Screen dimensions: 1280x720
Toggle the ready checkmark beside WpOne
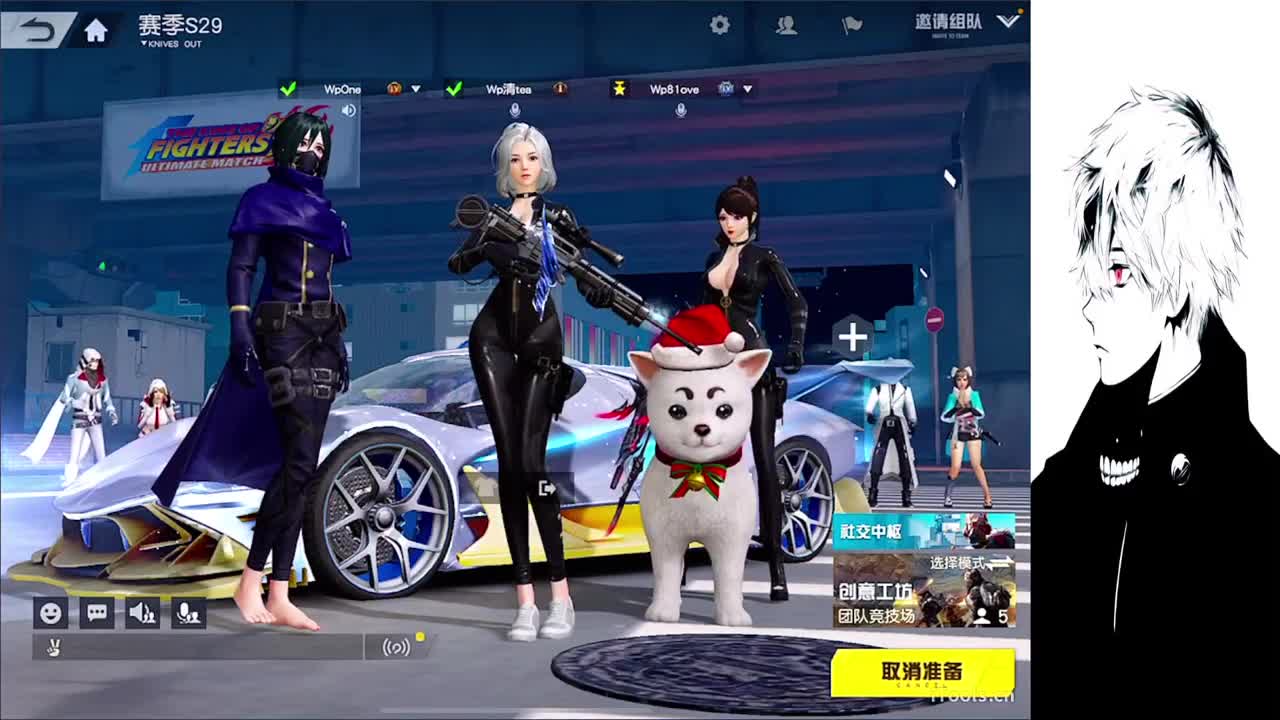(288, 88)
